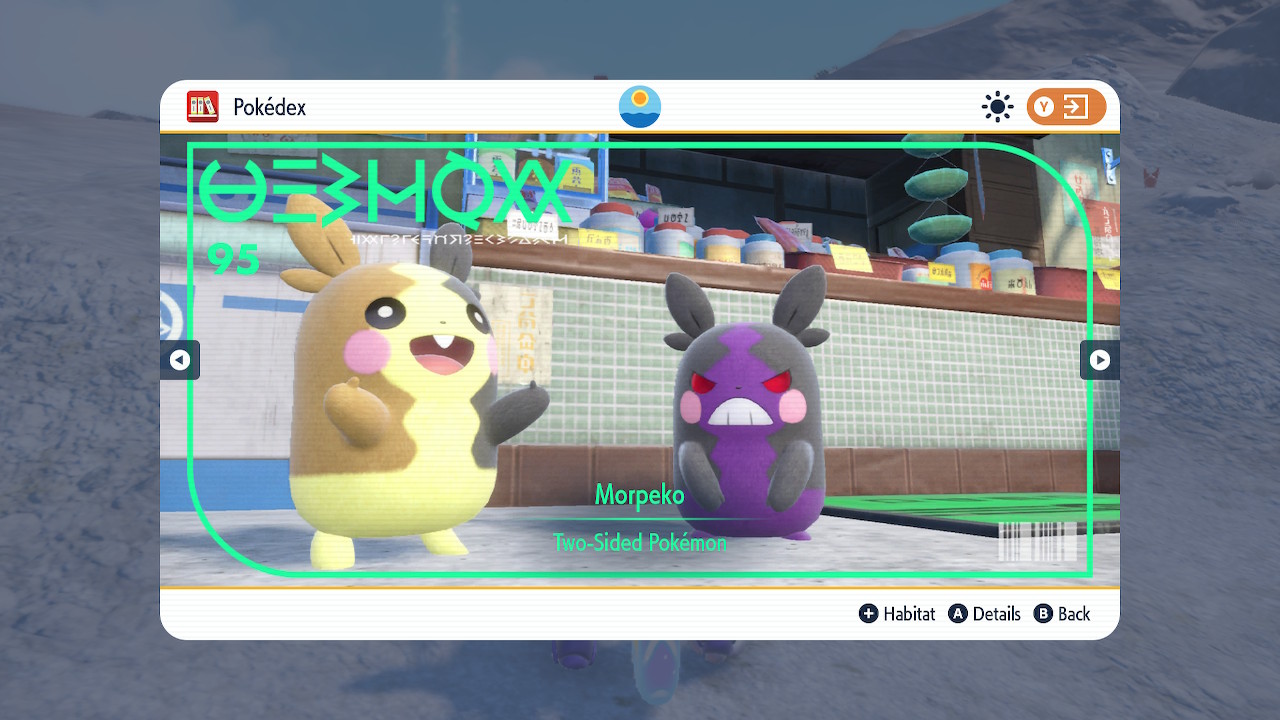Click the sun brightness icon
This screenshot has height=720, width=1280.
click(x=997, y=107)
